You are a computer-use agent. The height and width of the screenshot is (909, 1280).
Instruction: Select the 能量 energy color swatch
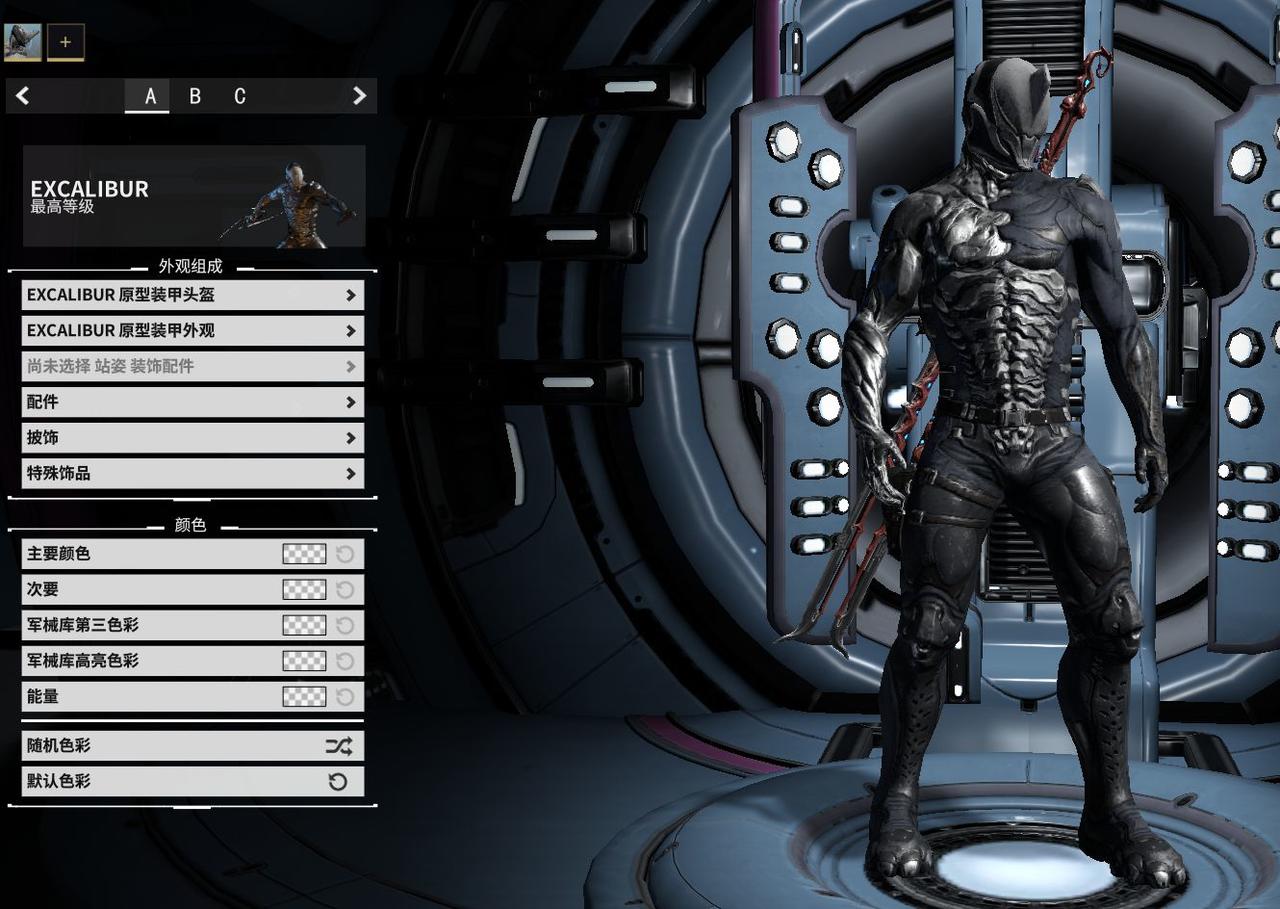click(x=304, y=697)
